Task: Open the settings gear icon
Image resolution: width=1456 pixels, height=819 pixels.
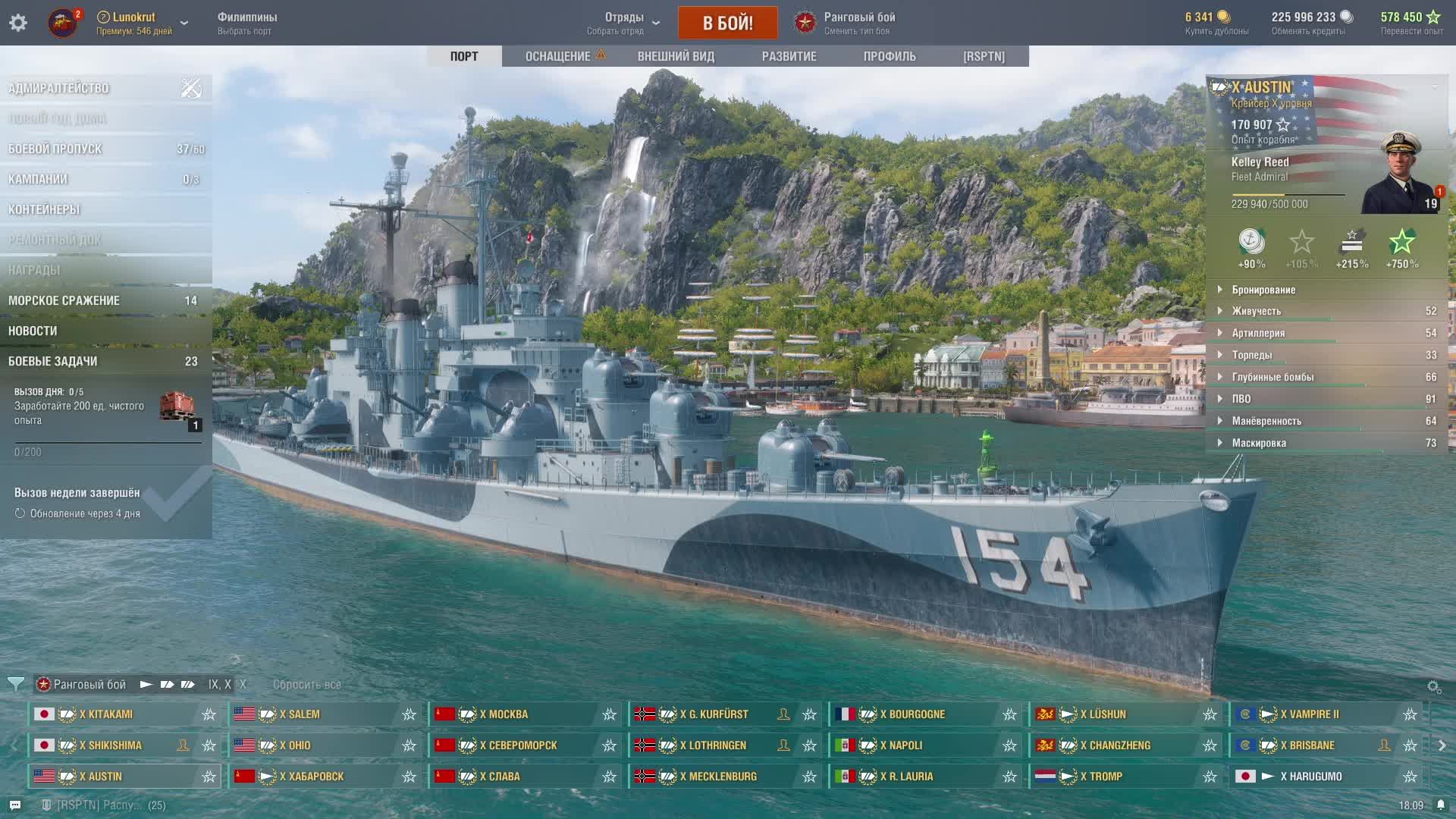Action: pyautogui.click(x=18, y=23)
